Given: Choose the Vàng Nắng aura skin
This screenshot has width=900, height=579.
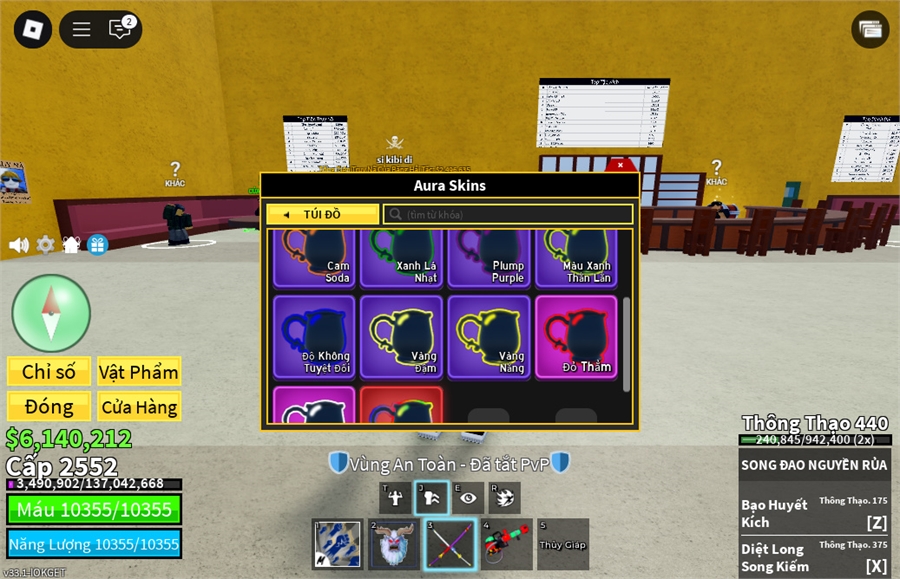Looking at the screenshot, I should [489, 336].
